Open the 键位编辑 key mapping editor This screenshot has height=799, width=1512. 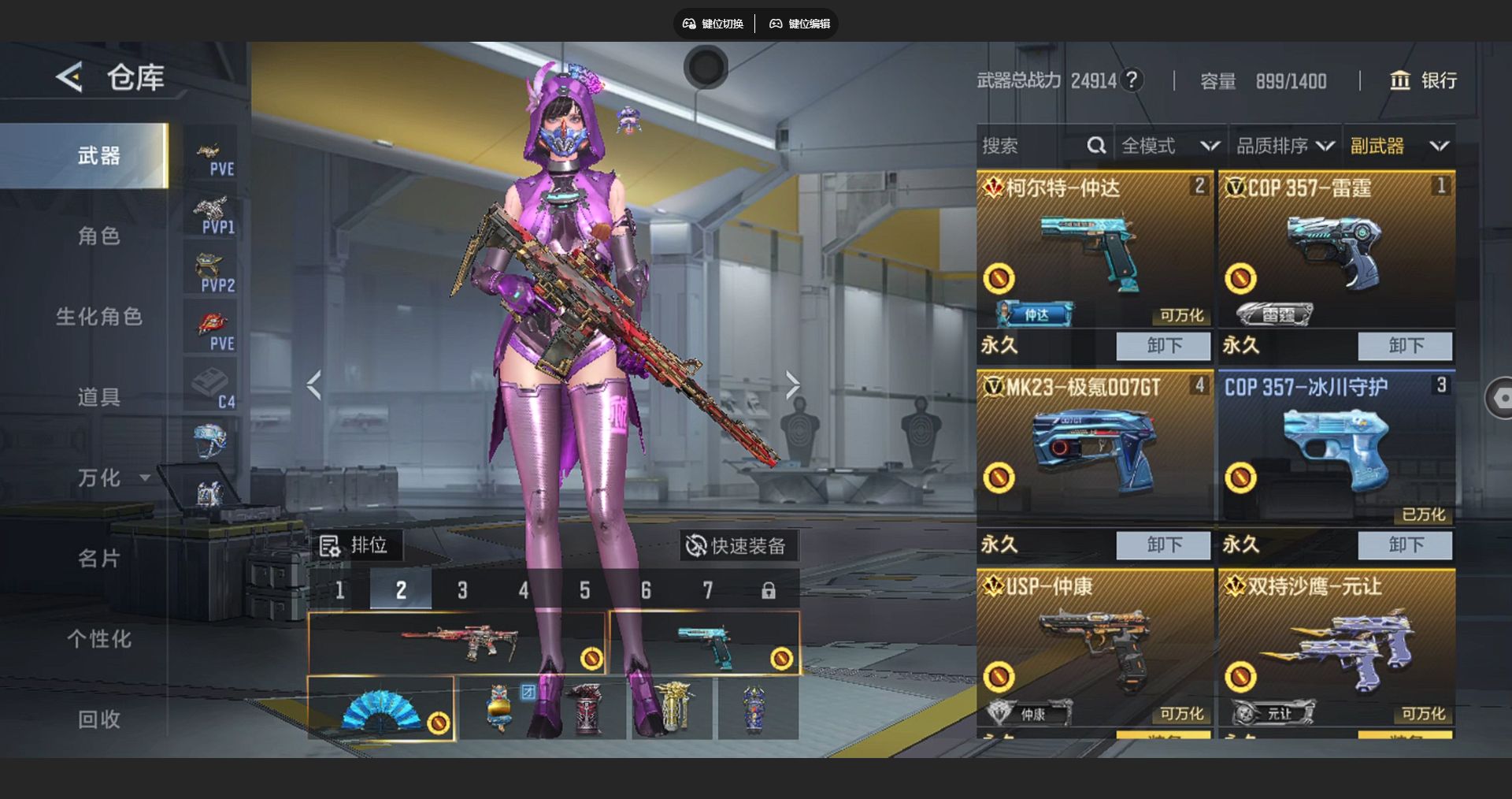800,24
